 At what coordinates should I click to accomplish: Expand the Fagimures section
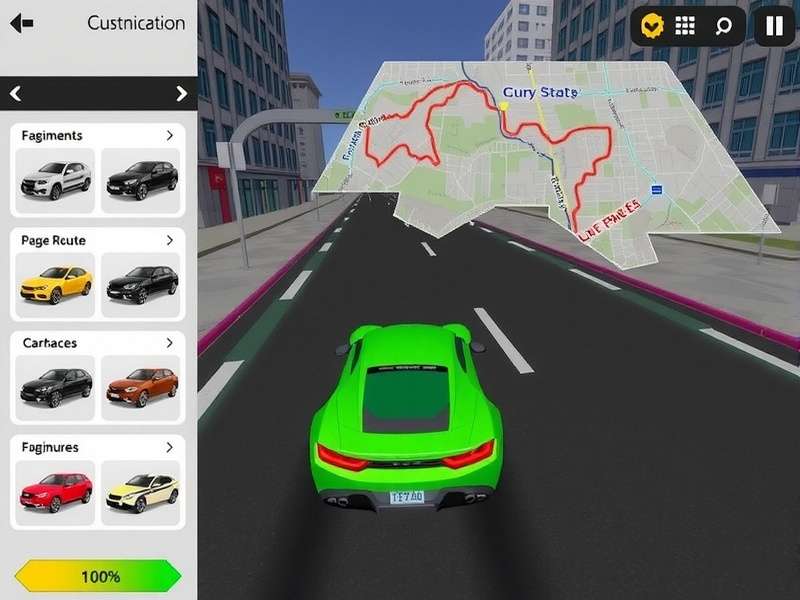(170, 447)
